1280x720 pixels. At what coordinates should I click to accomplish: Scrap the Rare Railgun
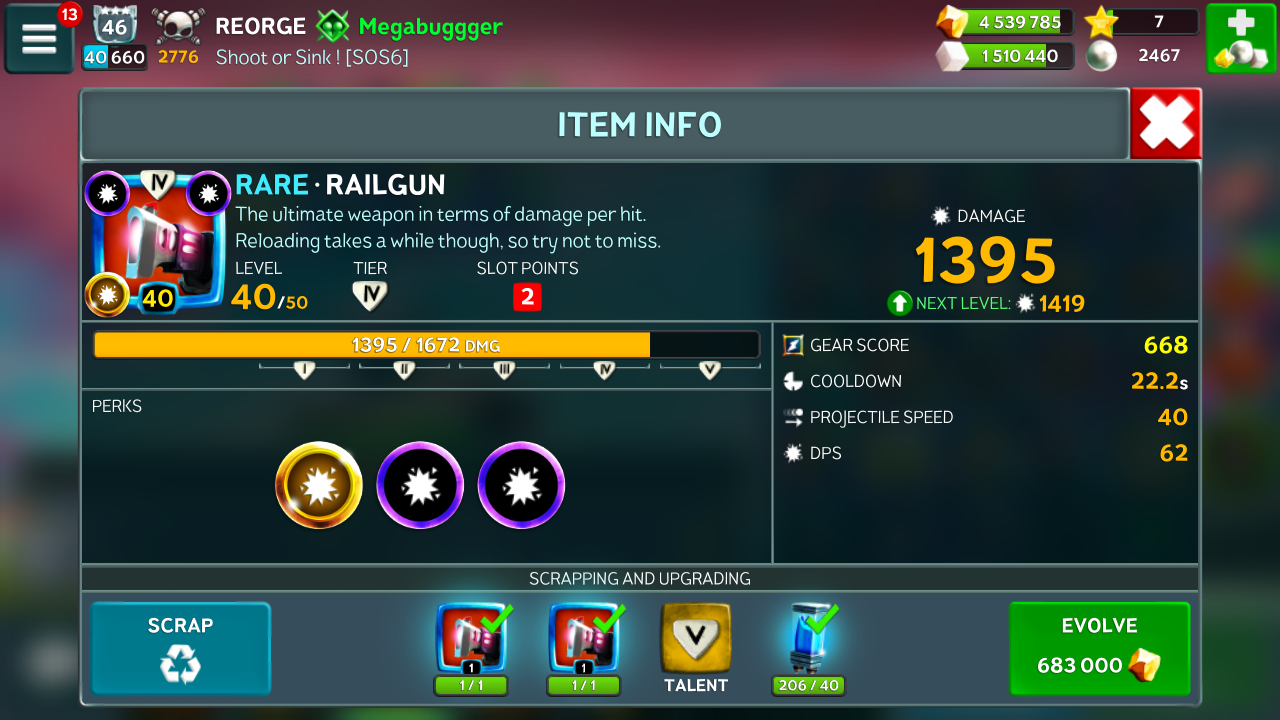tap(181, 648)
